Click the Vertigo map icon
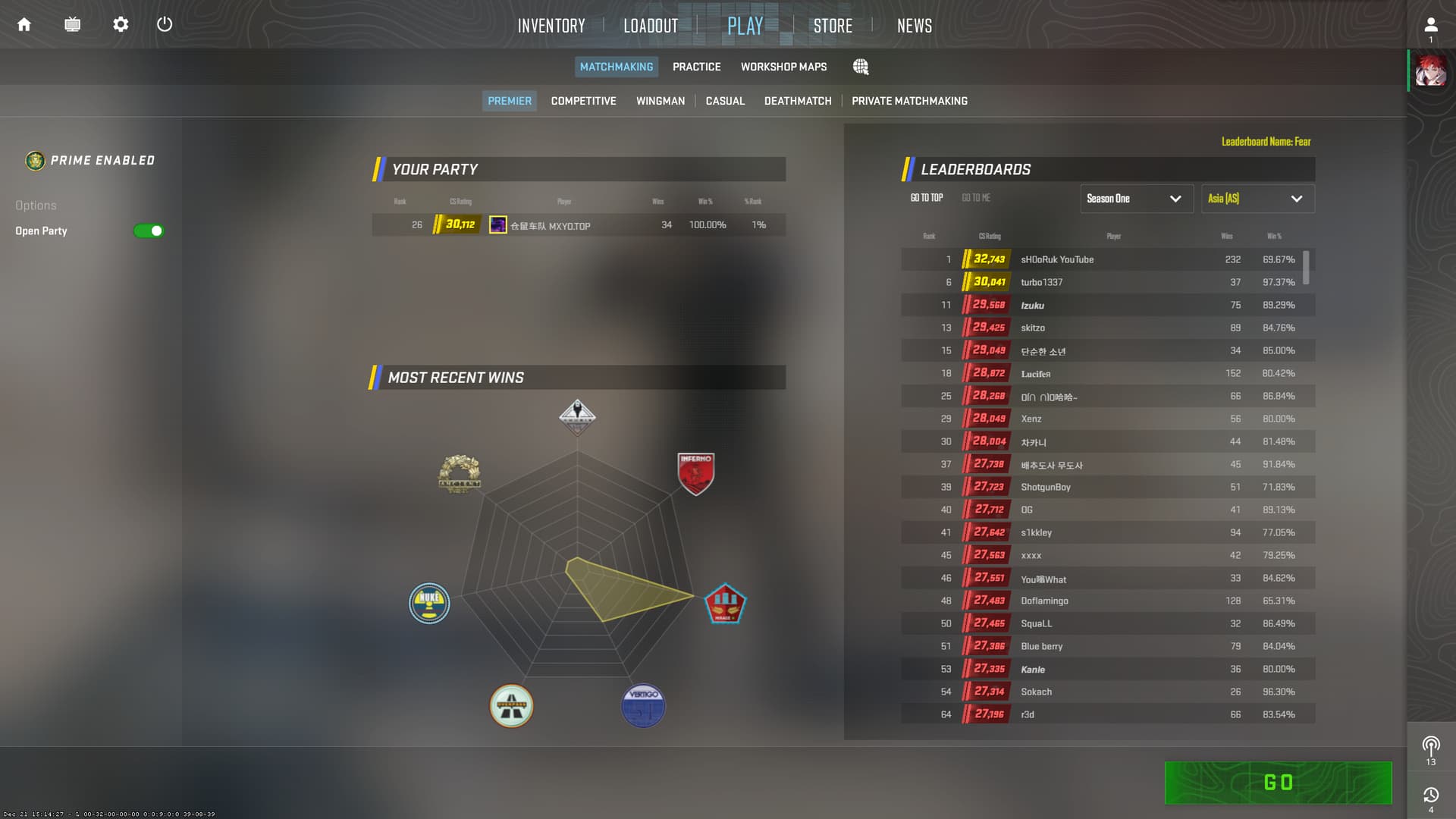Screen dimensions: 1456x819 pos(642,705)
